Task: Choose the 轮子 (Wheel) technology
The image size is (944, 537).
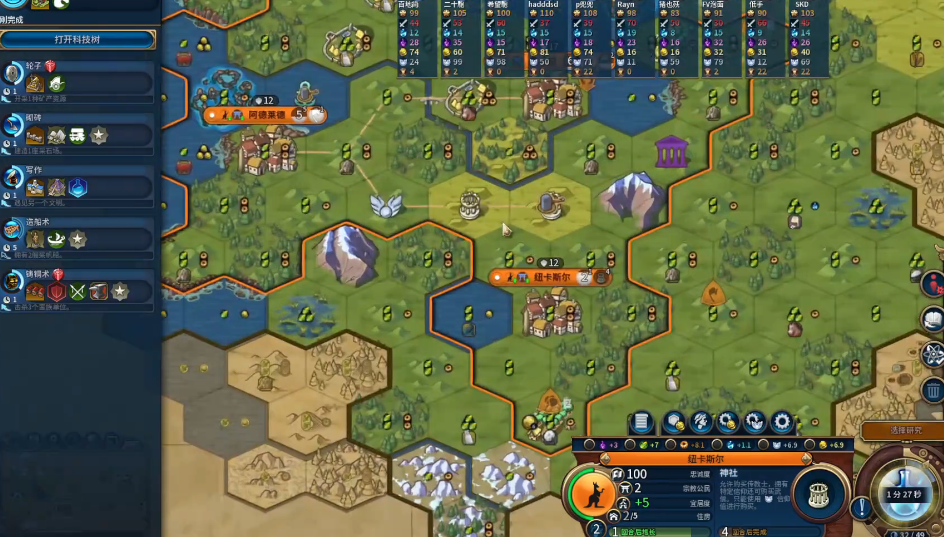Action: 80,80
